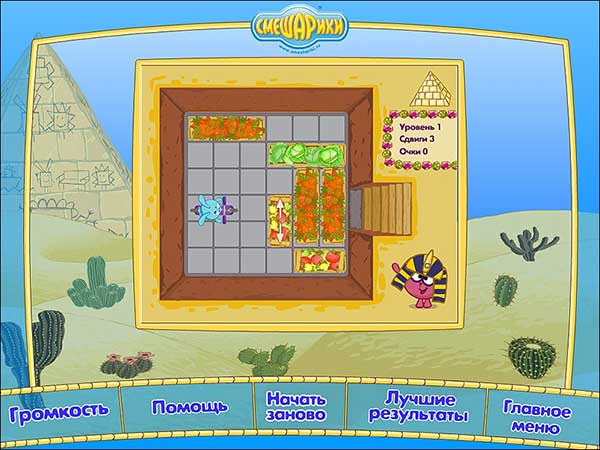Select the cabbage crate on the board
Screen dimensions: 600x450
(x=306, y=153)
